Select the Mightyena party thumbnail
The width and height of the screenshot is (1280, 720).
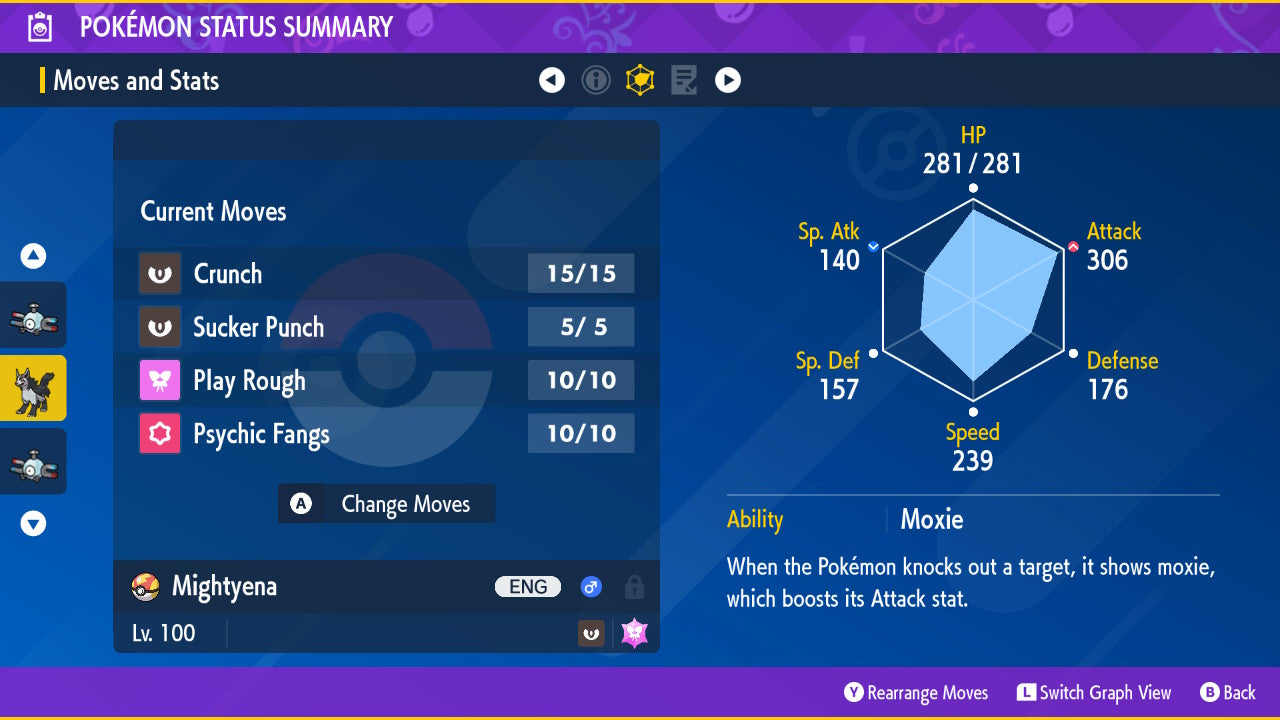click(33, 388)
